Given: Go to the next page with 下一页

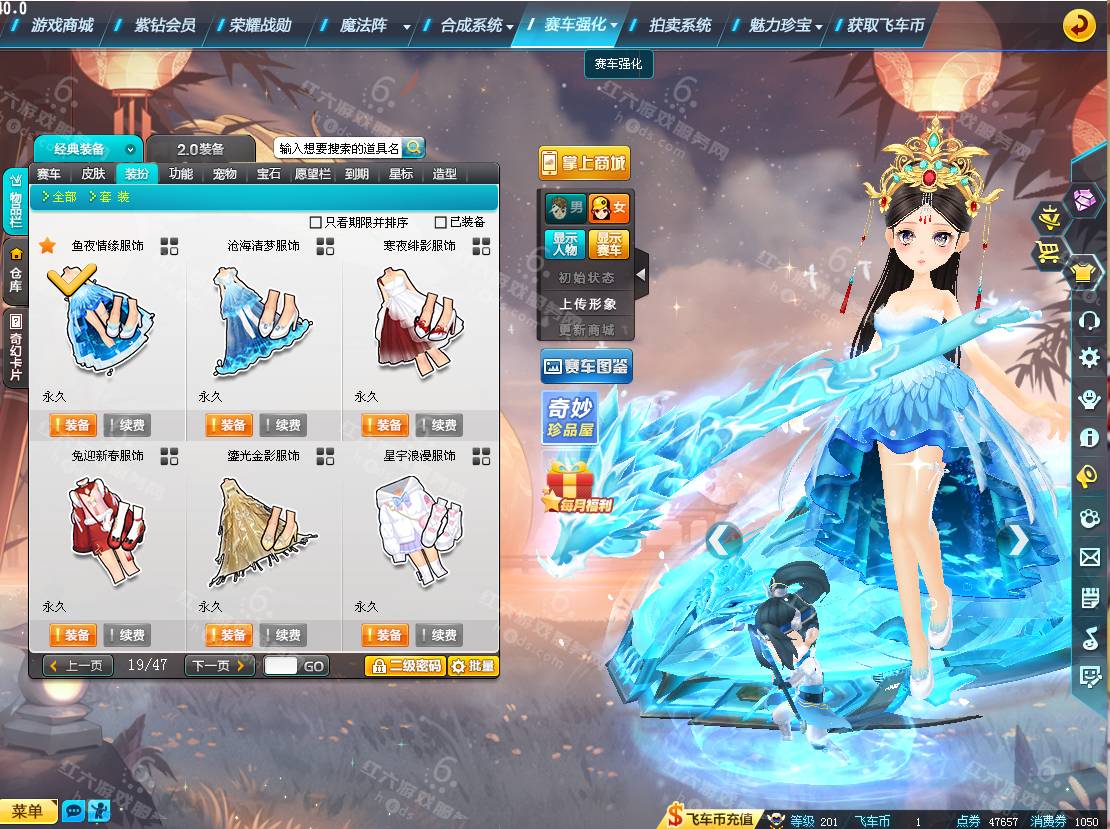Looking at the screenshot, I should [219, 666].
